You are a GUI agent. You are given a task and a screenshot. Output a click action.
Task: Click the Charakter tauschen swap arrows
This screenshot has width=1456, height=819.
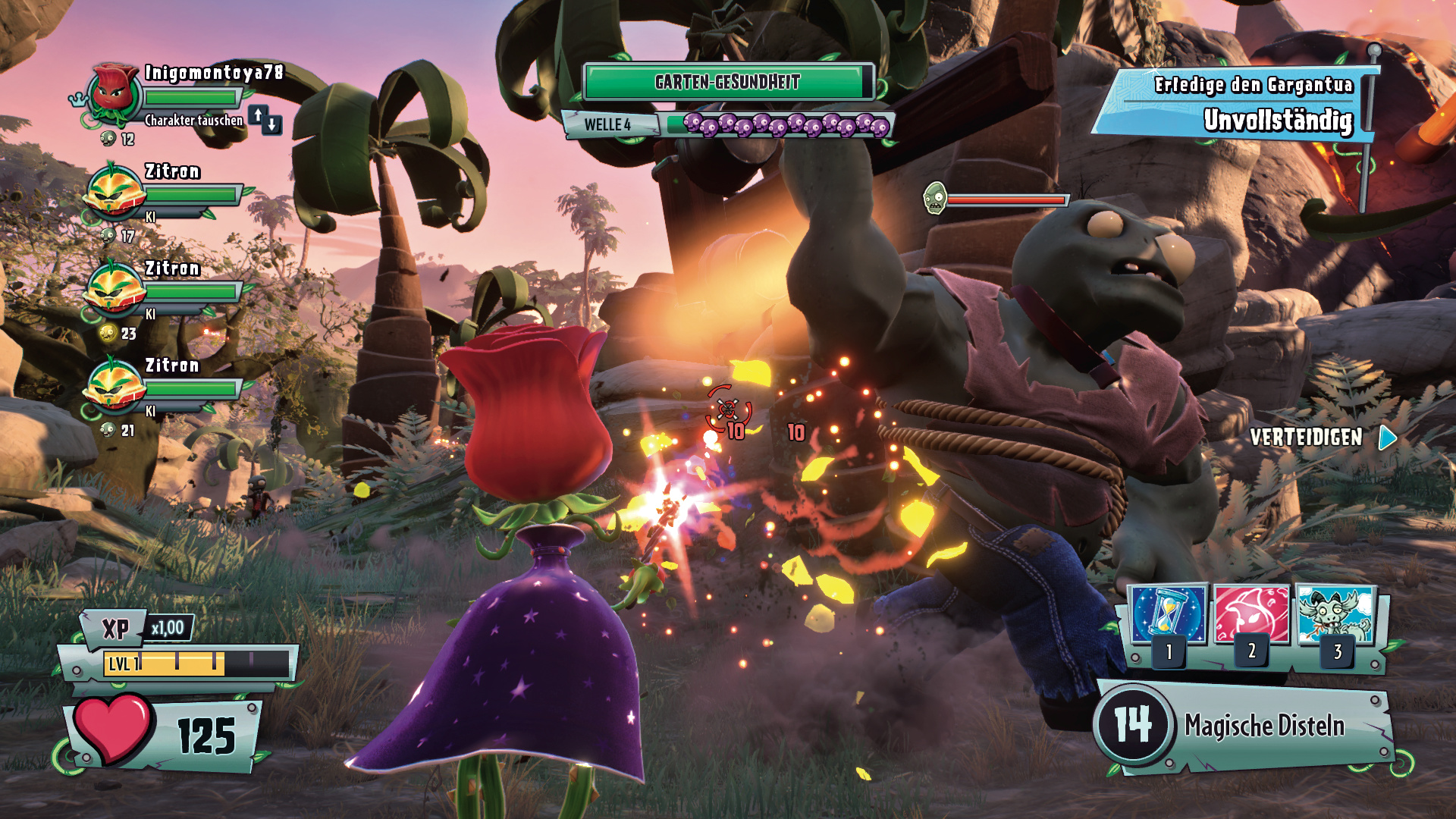tap(265, 120)
